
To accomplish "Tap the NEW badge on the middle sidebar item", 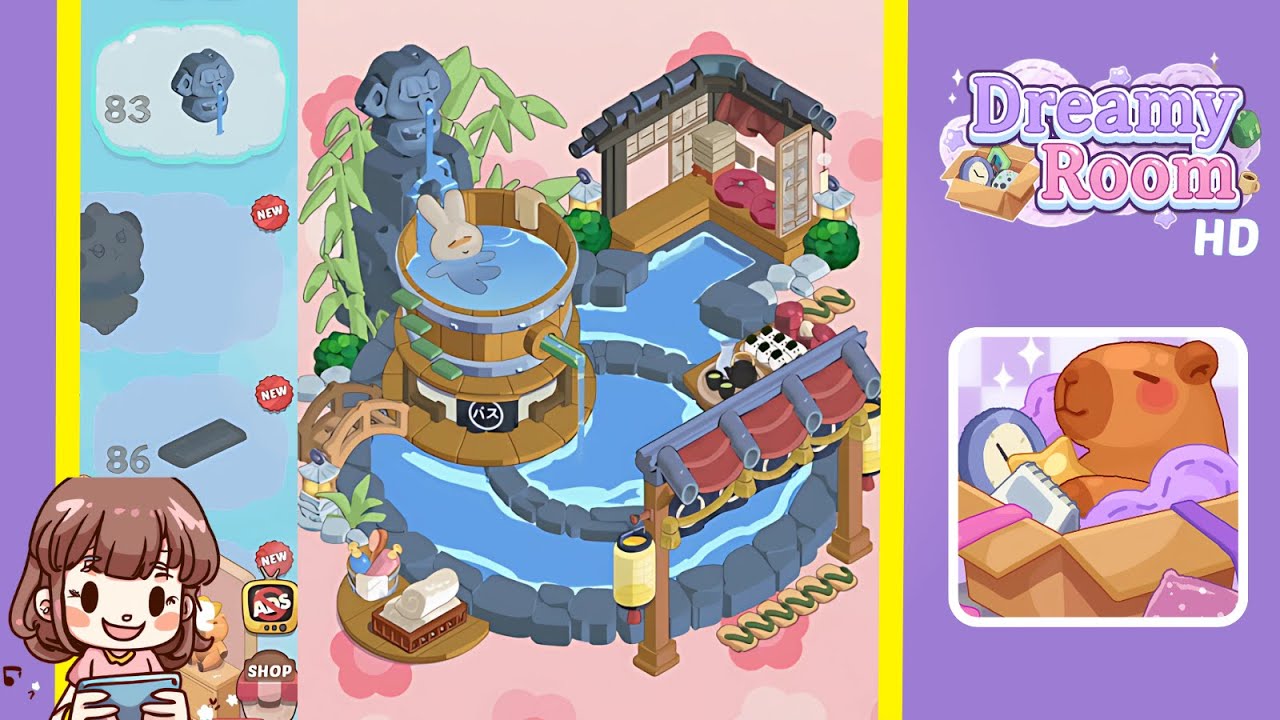I will coord(271,212).
